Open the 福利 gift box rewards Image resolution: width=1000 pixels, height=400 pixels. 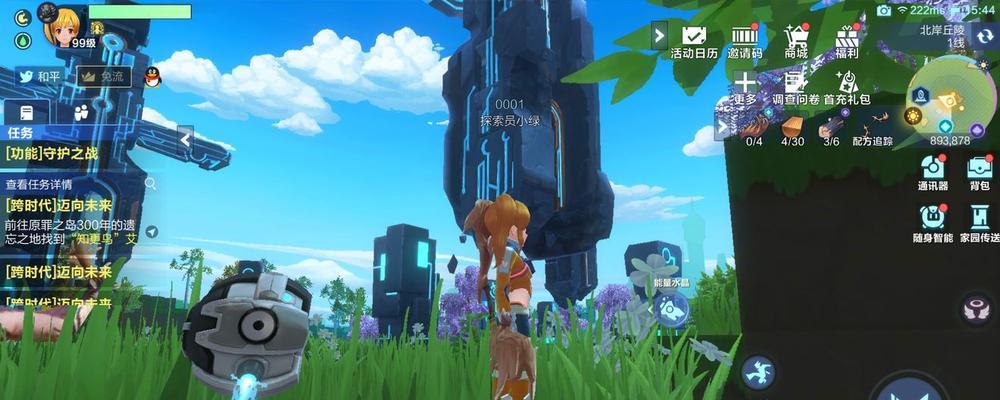pyautogui.click(x=849, y=40)
